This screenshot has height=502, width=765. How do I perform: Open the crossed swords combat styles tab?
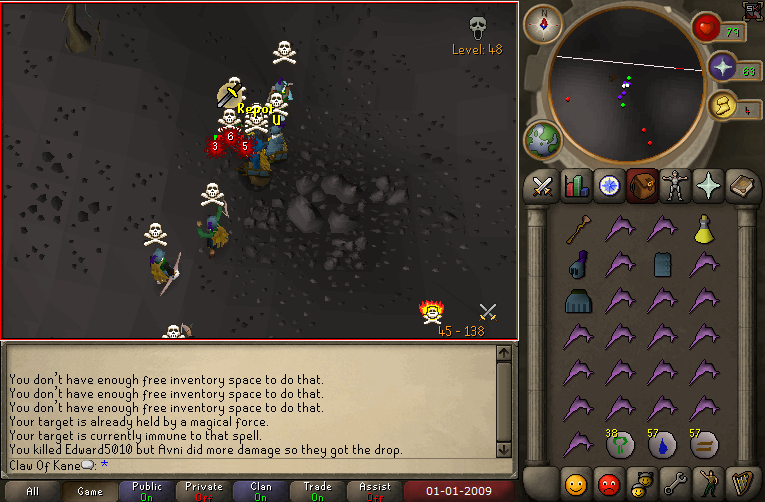tap(543, 187)
